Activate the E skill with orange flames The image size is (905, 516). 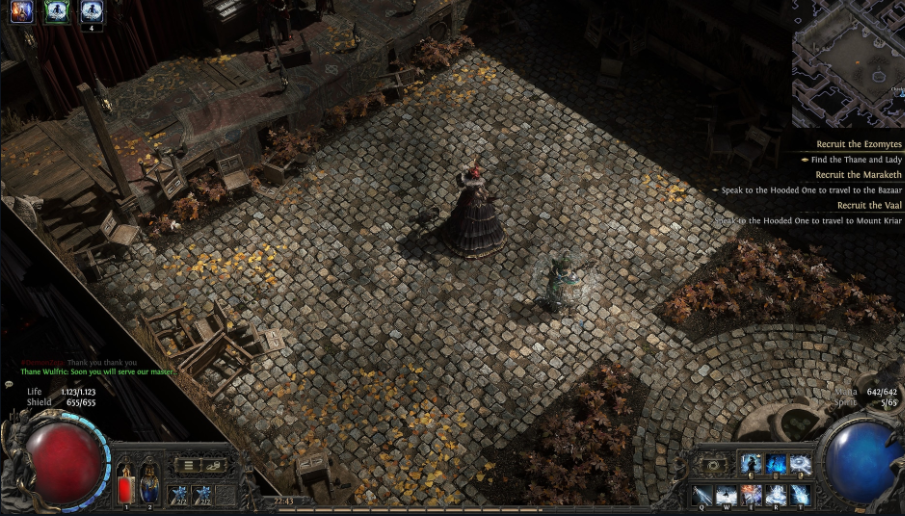point(751,495)
